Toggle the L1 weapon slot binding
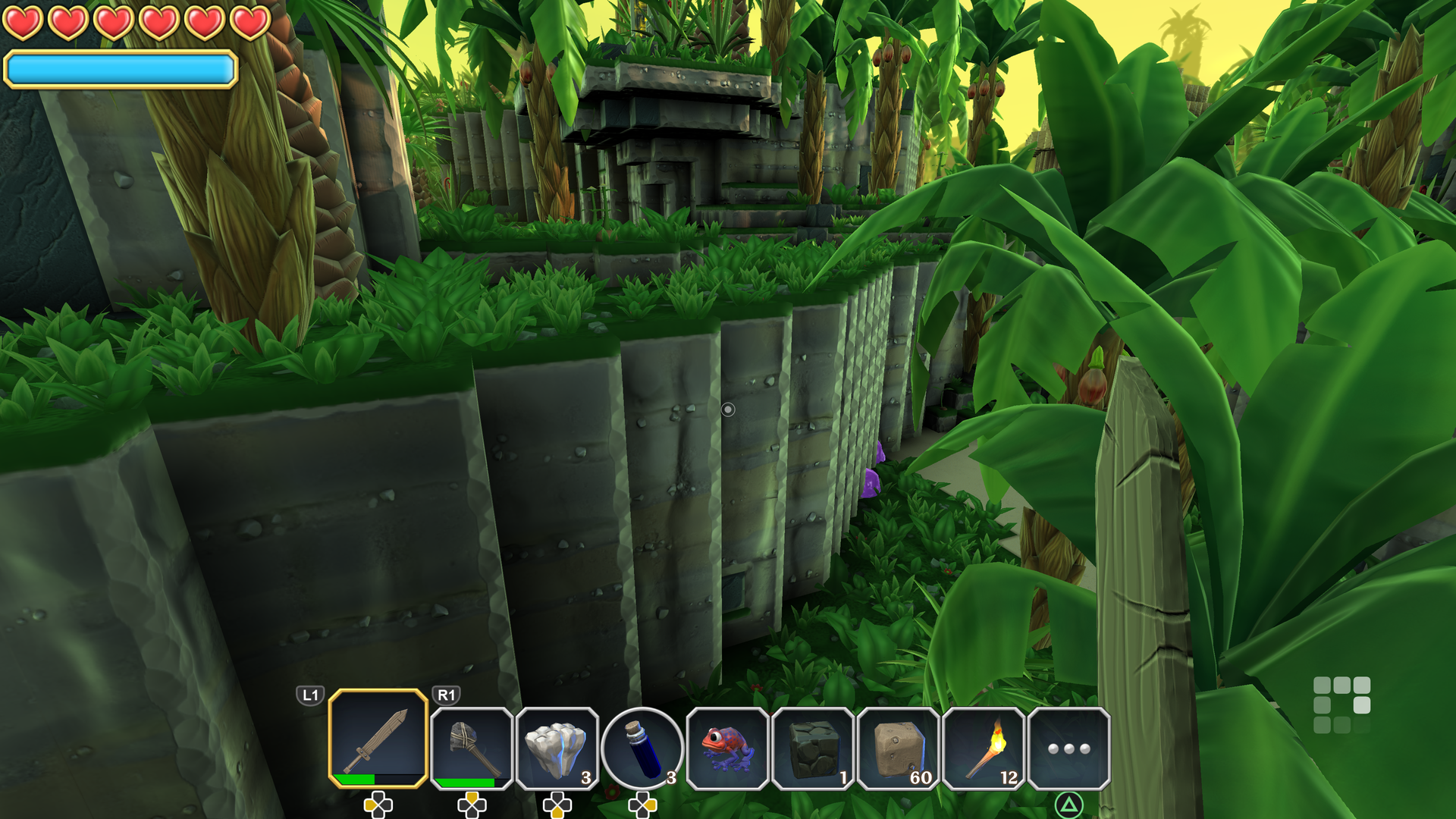Image resolution: width=1456 pixels, height=819 pixels. click(309, 693)
